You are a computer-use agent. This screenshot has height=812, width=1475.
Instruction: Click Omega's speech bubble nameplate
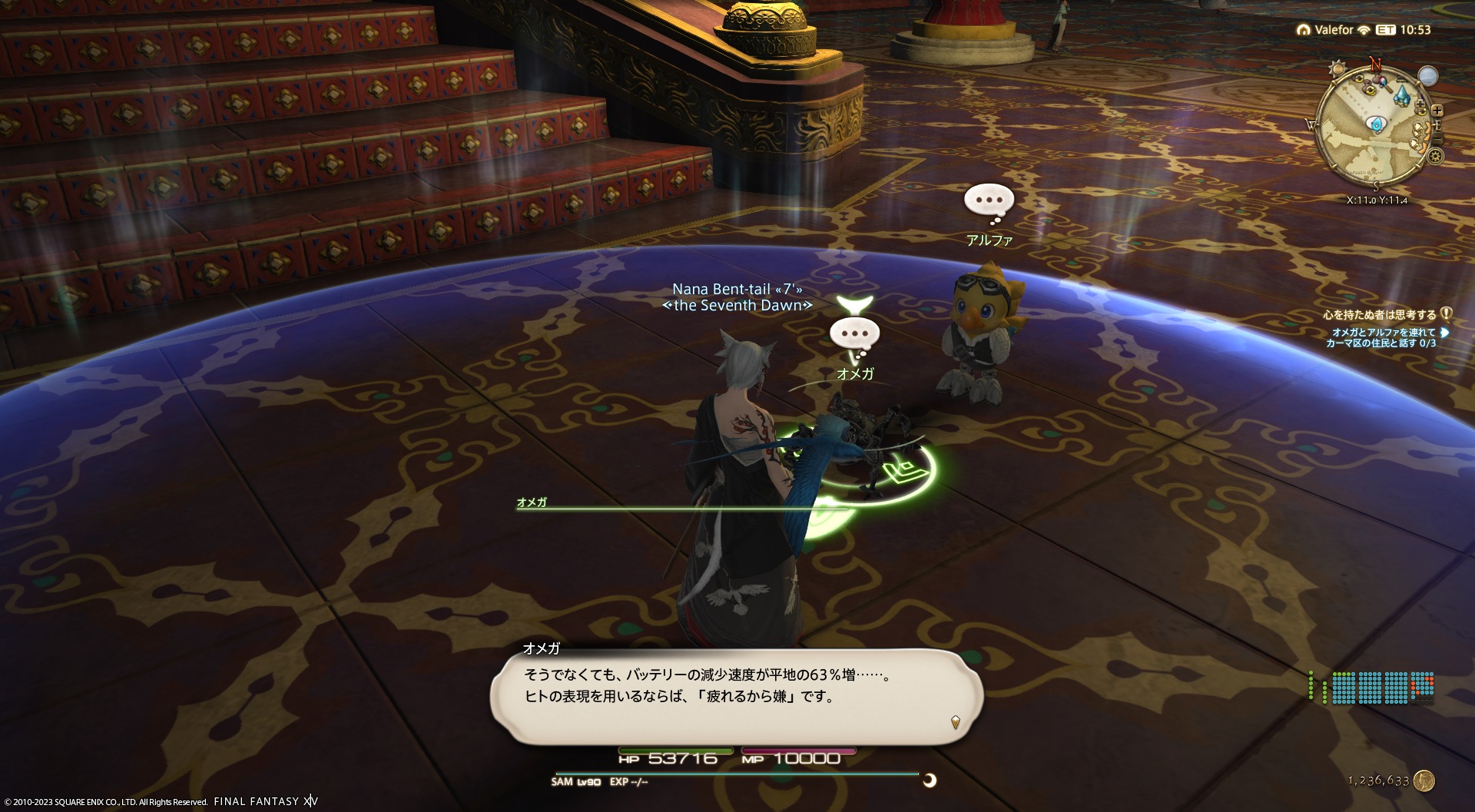click(854, 335)
